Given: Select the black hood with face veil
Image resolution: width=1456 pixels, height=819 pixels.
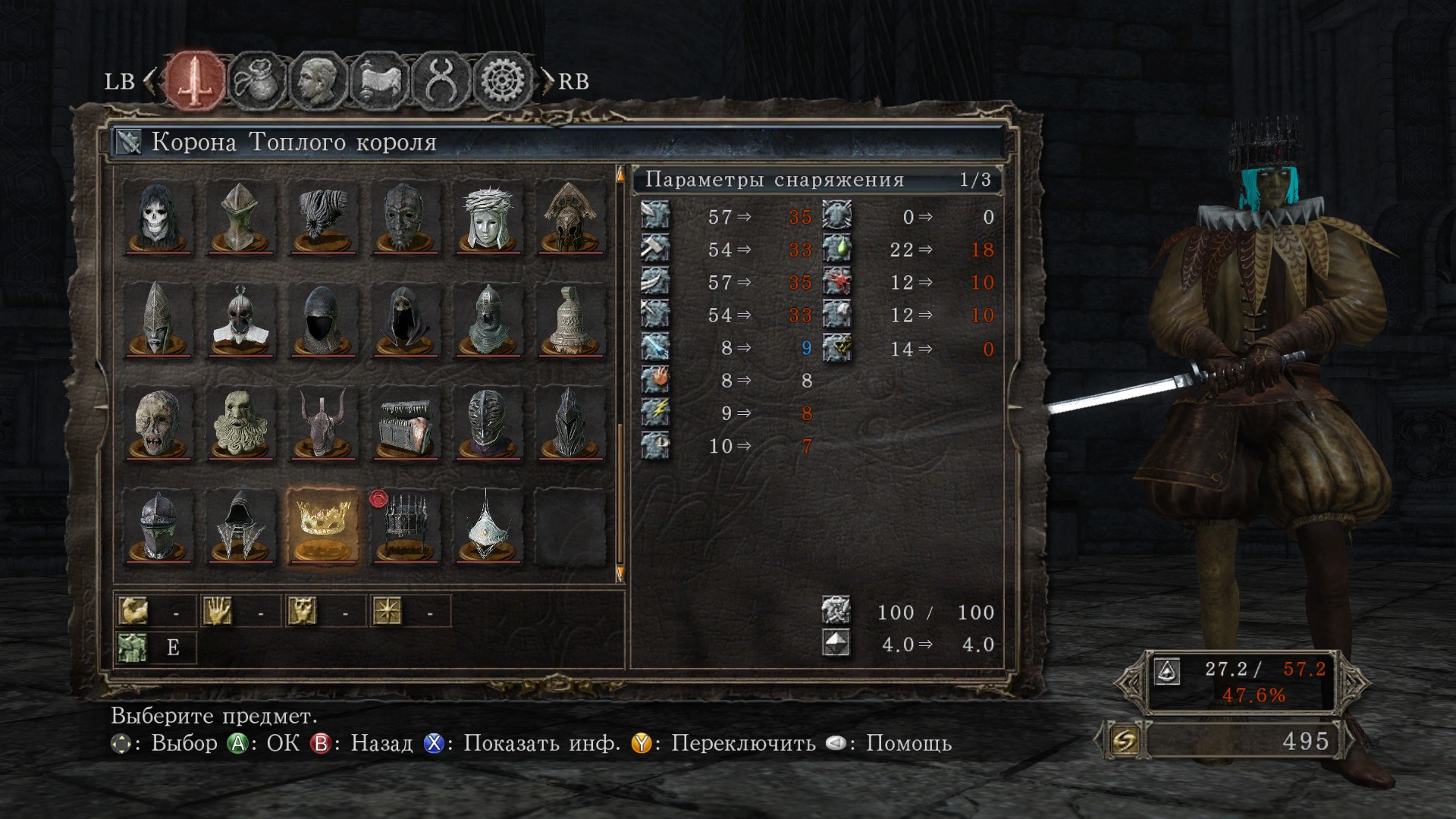Looking at the screenshot, I should [405, 319].
